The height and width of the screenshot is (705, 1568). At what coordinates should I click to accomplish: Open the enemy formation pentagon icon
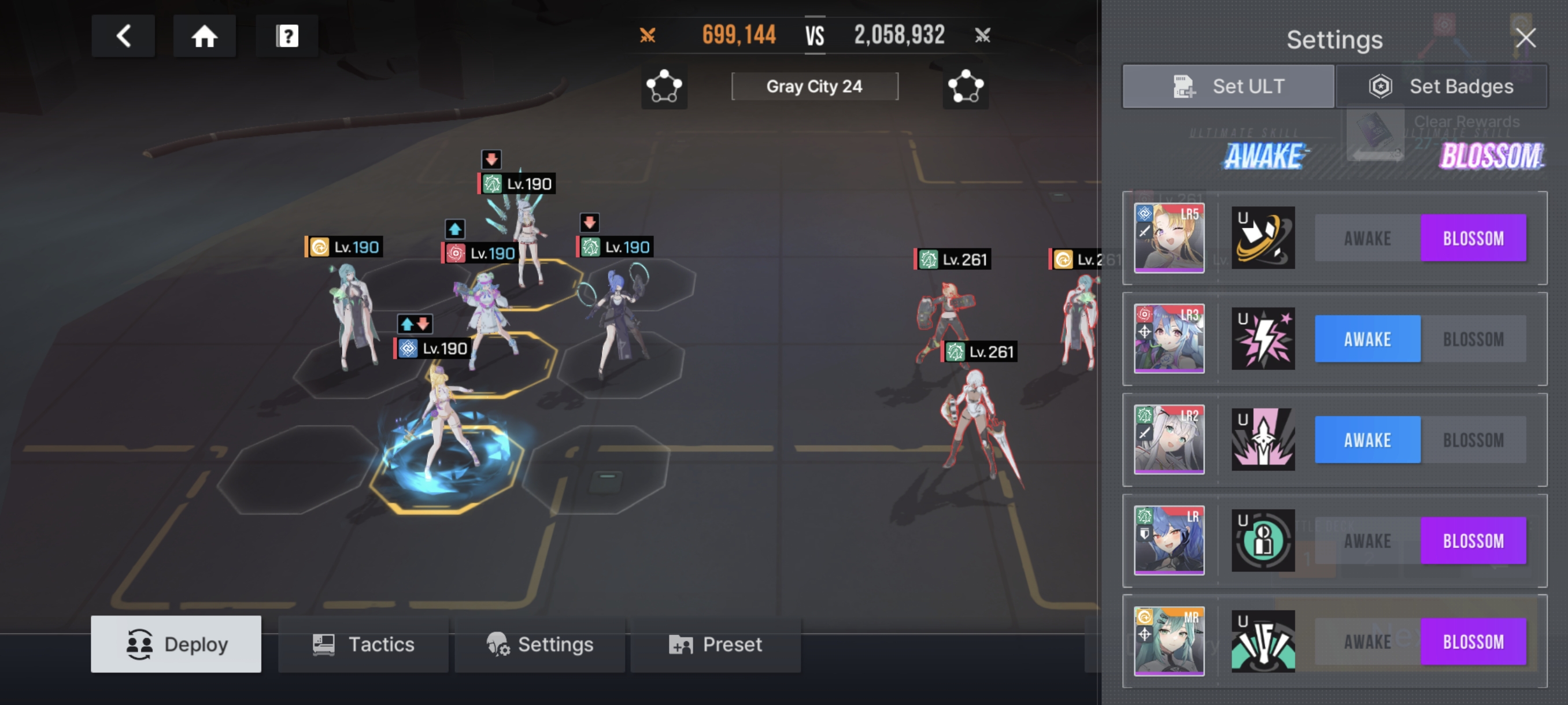[966, 86]
